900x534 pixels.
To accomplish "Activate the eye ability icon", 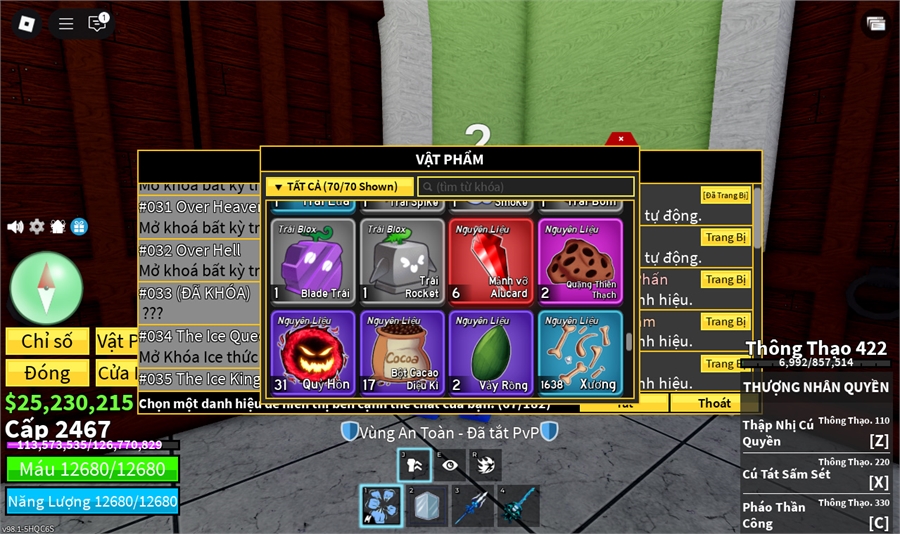I will coord(451,465).
